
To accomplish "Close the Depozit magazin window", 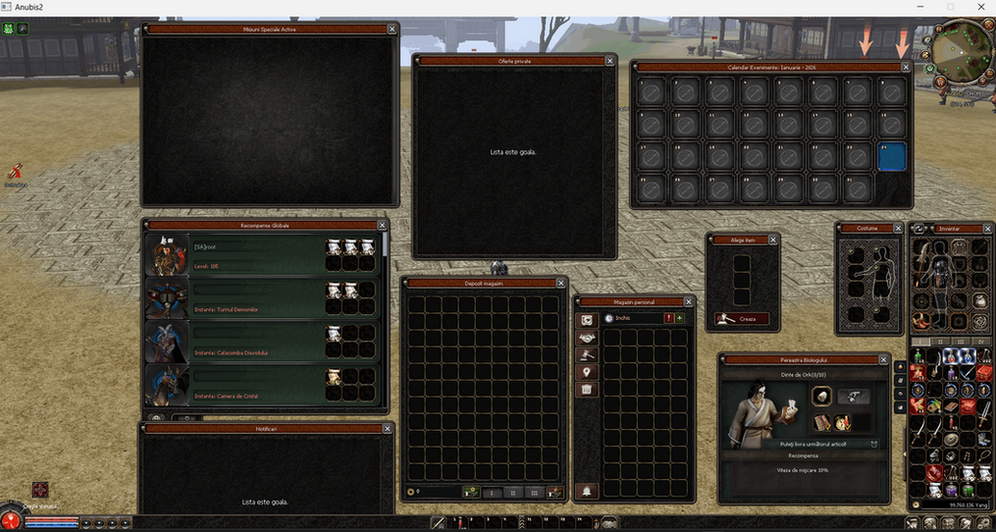I will [x=561, y=283].
